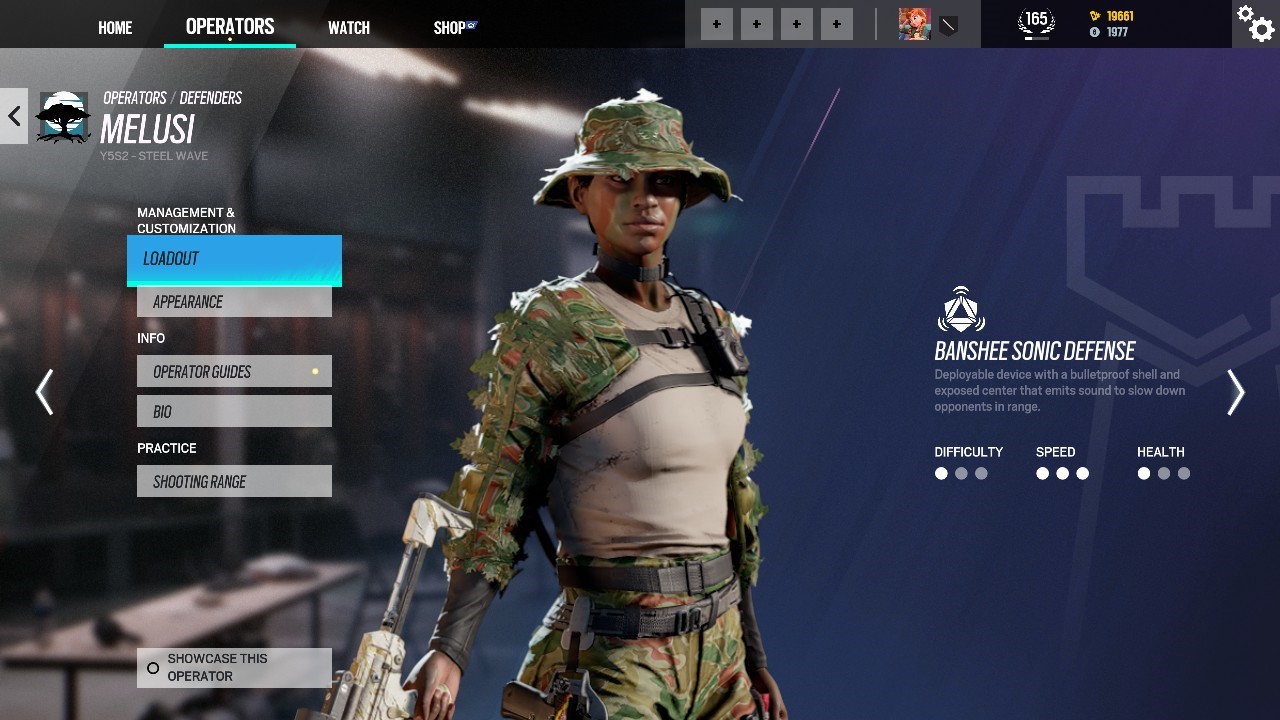The image size is (1280, 720).
Task: Open the Watch tab
Action: pos(349,28)
